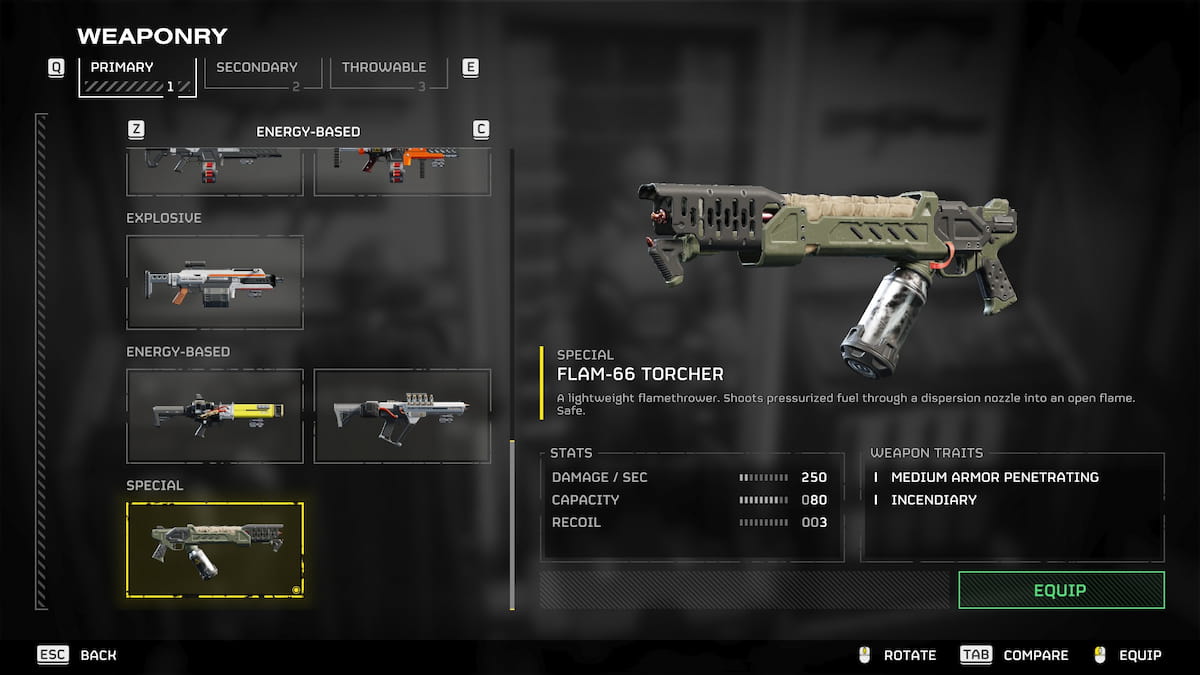Open the Compare weapons option

click(x=1015, y=655)
